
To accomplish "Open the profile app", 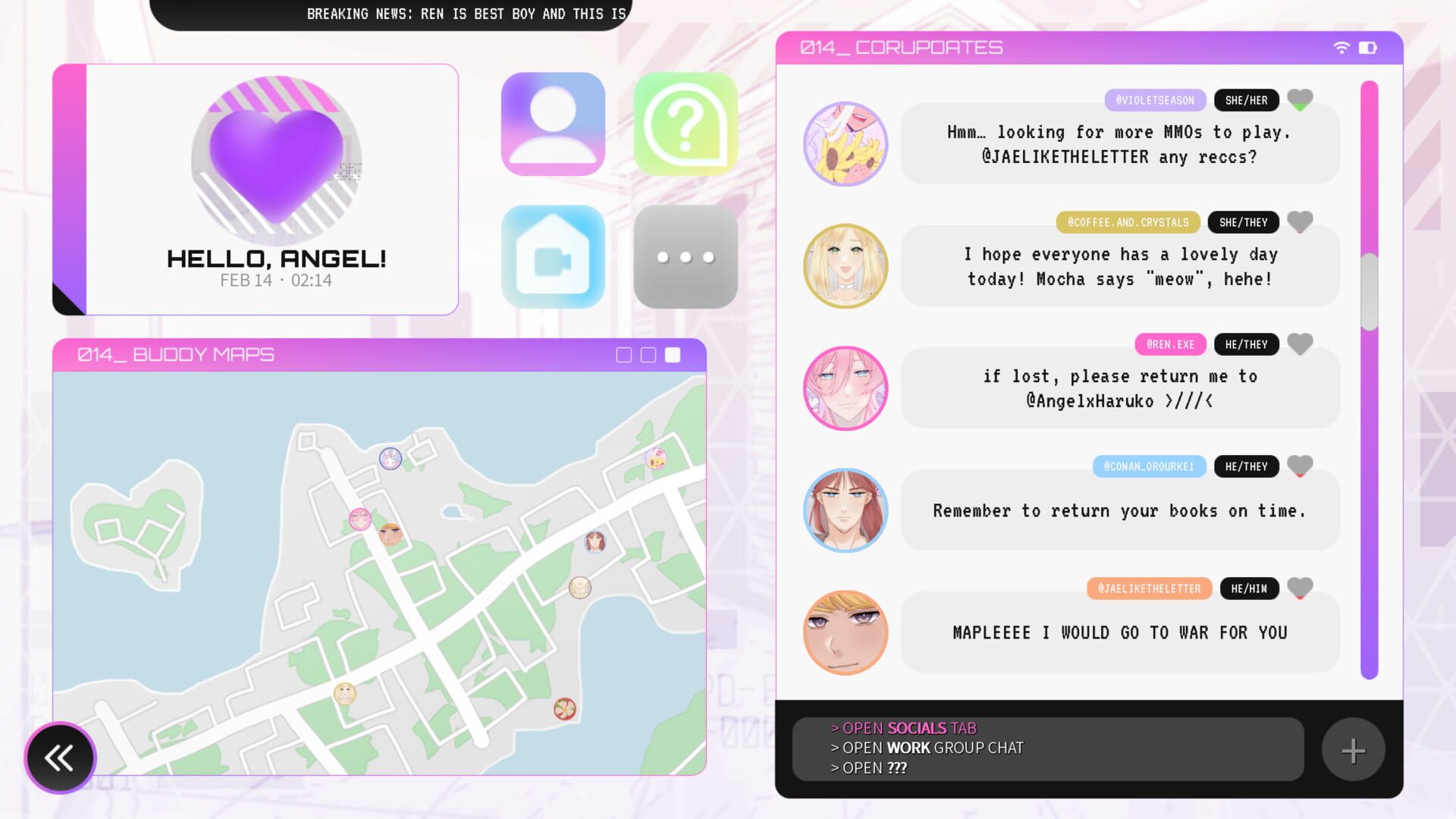I will click(x=552, y=124).
